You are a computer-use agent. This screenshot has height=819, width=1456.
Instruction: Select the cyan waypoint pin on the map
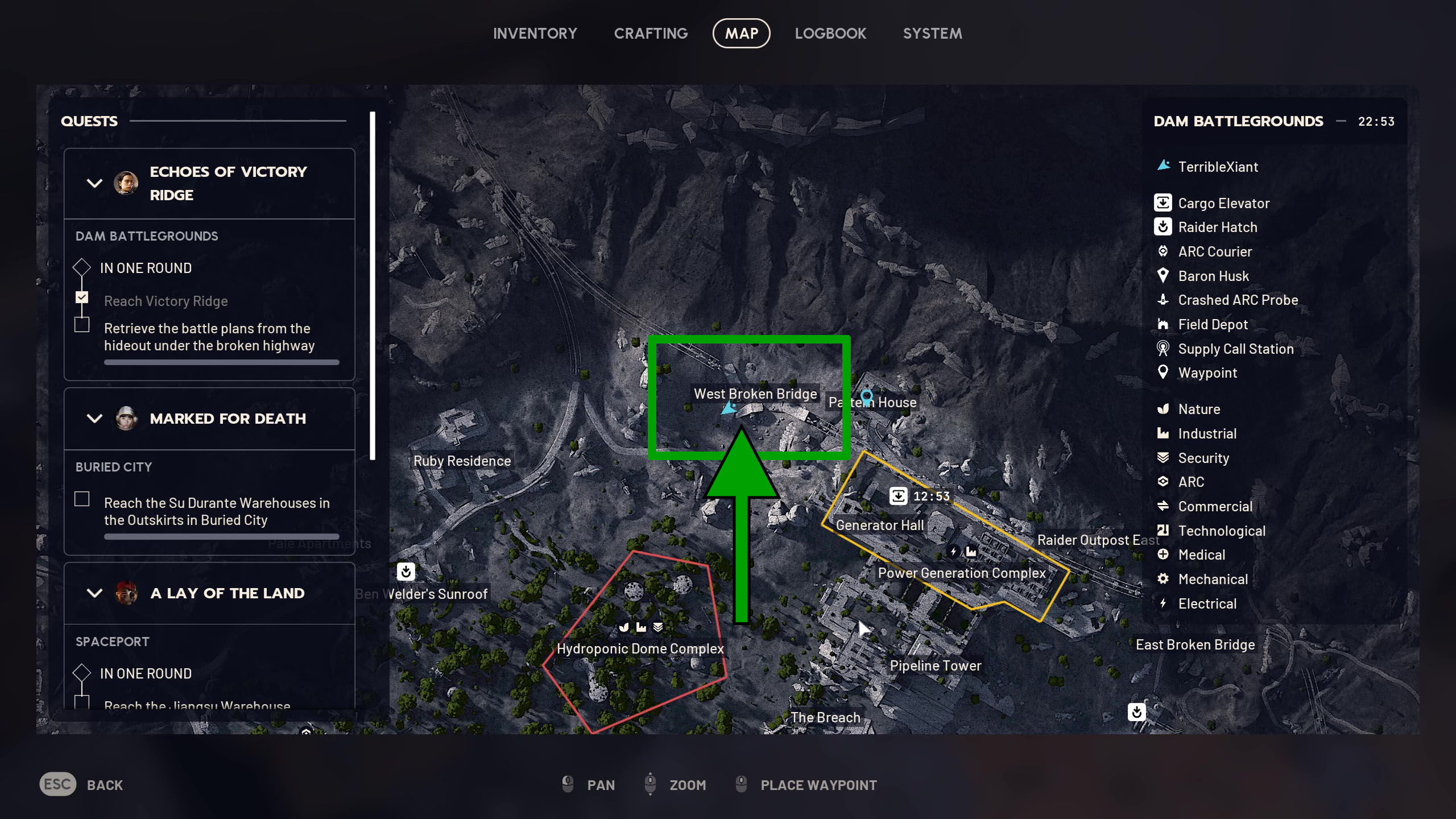coord(866,396)
